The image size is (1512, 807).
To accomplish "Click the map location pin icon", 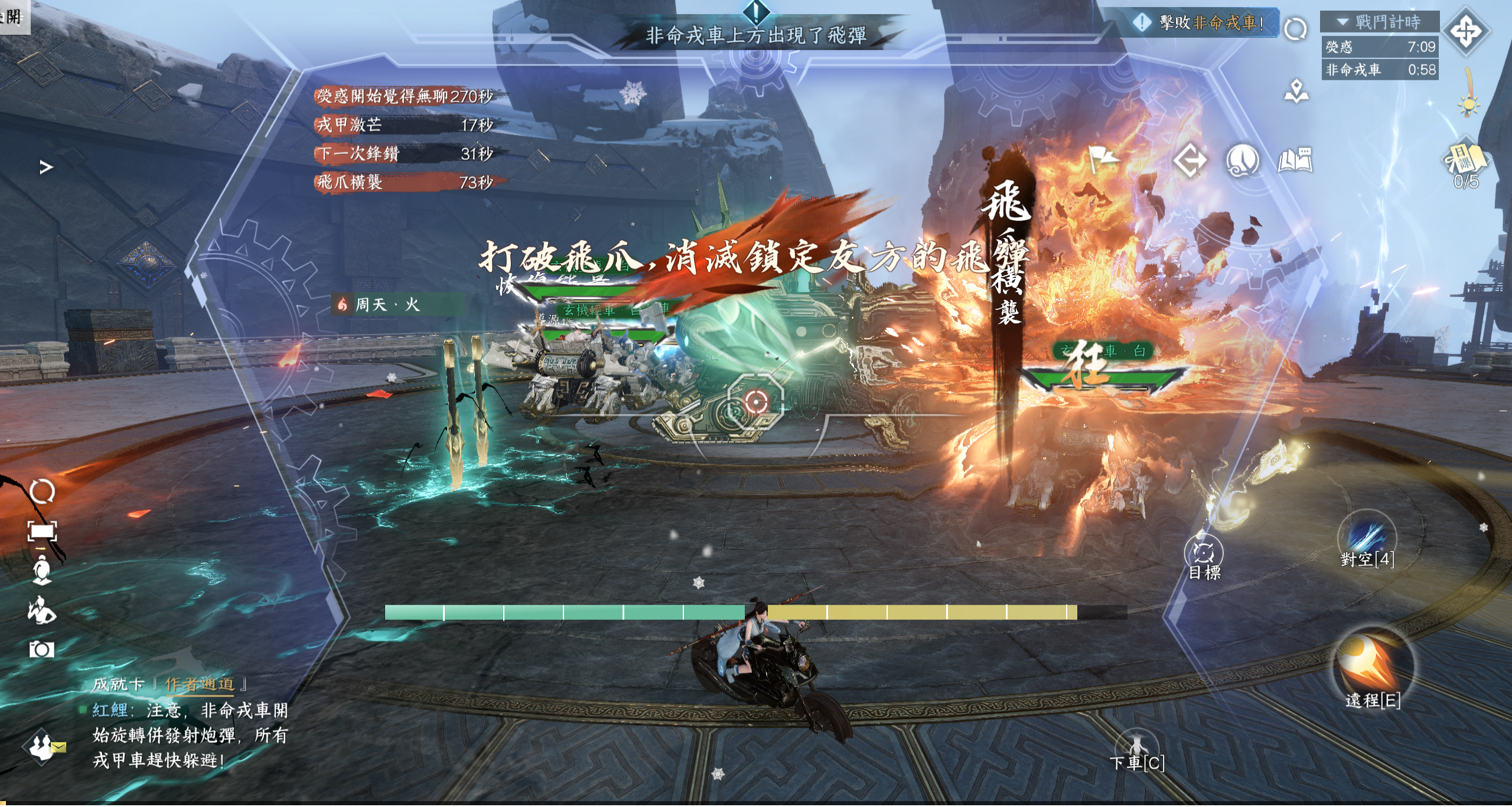I will [1296, 91].
